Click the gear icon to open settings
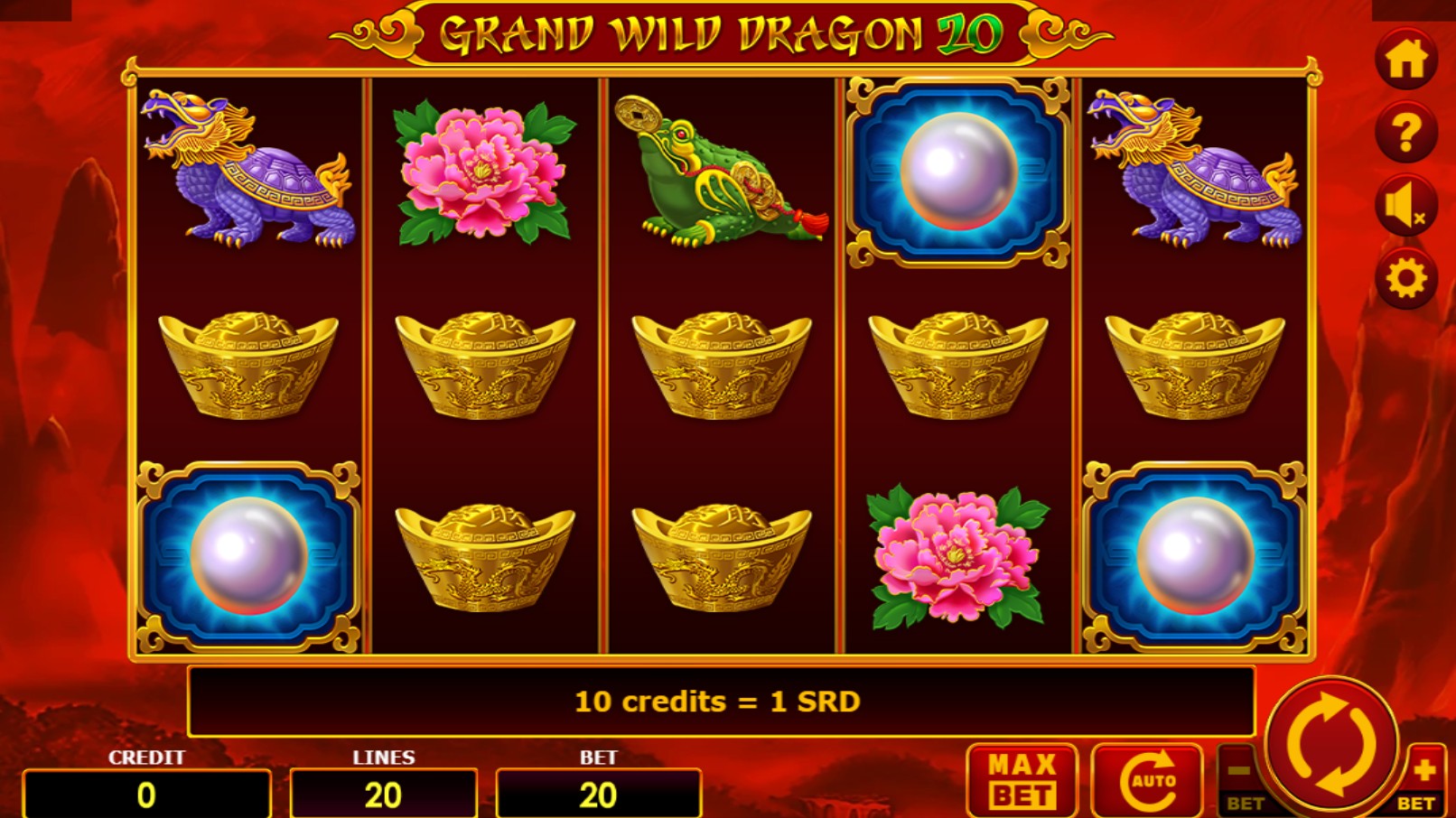The height and width of the screenshot is (818, 1456). (1405, 277)
